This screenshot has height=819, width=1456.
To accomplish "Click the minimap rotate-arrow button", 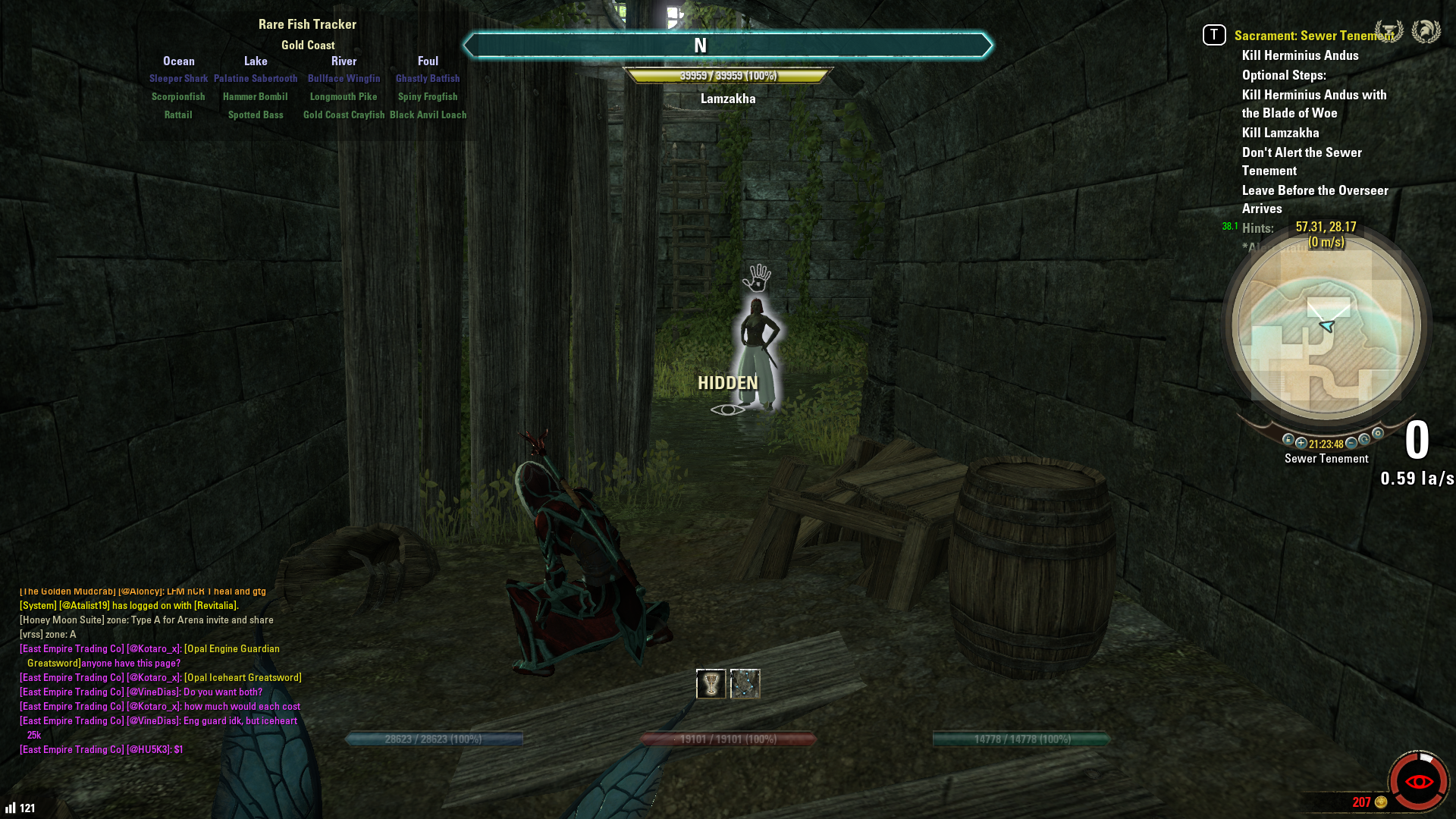I will click(x=1365, y=440).
